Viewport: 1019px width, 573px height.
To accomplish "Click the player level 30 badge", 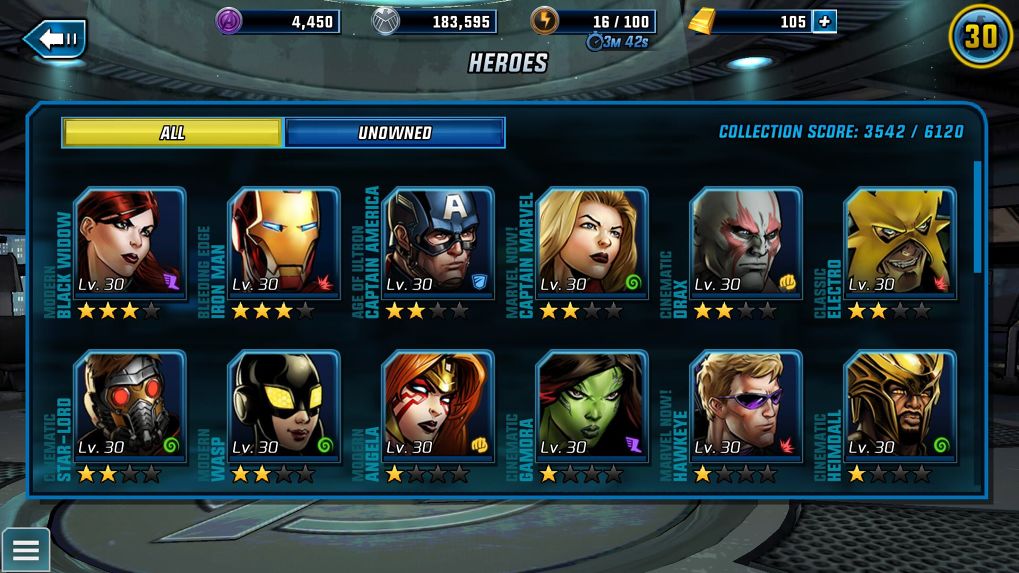I will click(x=980, y=37).
